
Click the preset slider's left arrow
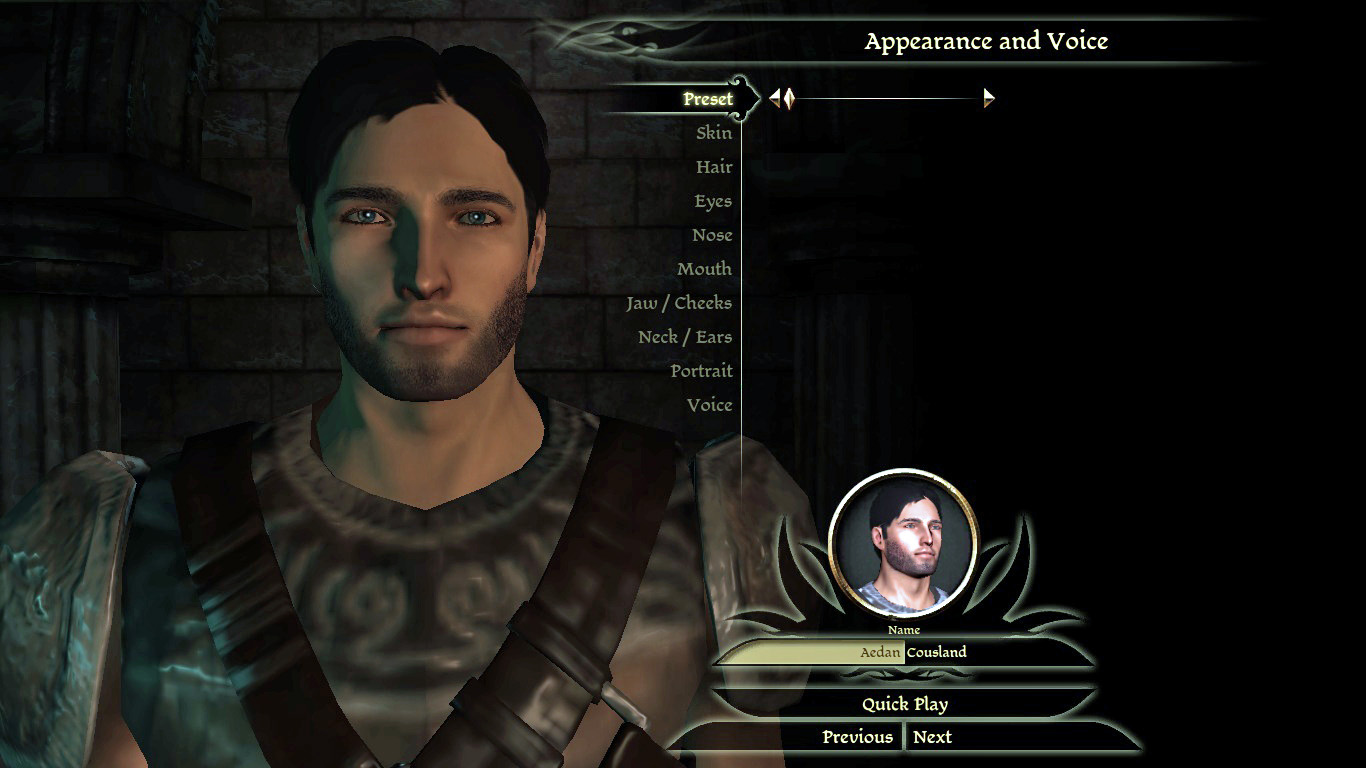point(774,98)
